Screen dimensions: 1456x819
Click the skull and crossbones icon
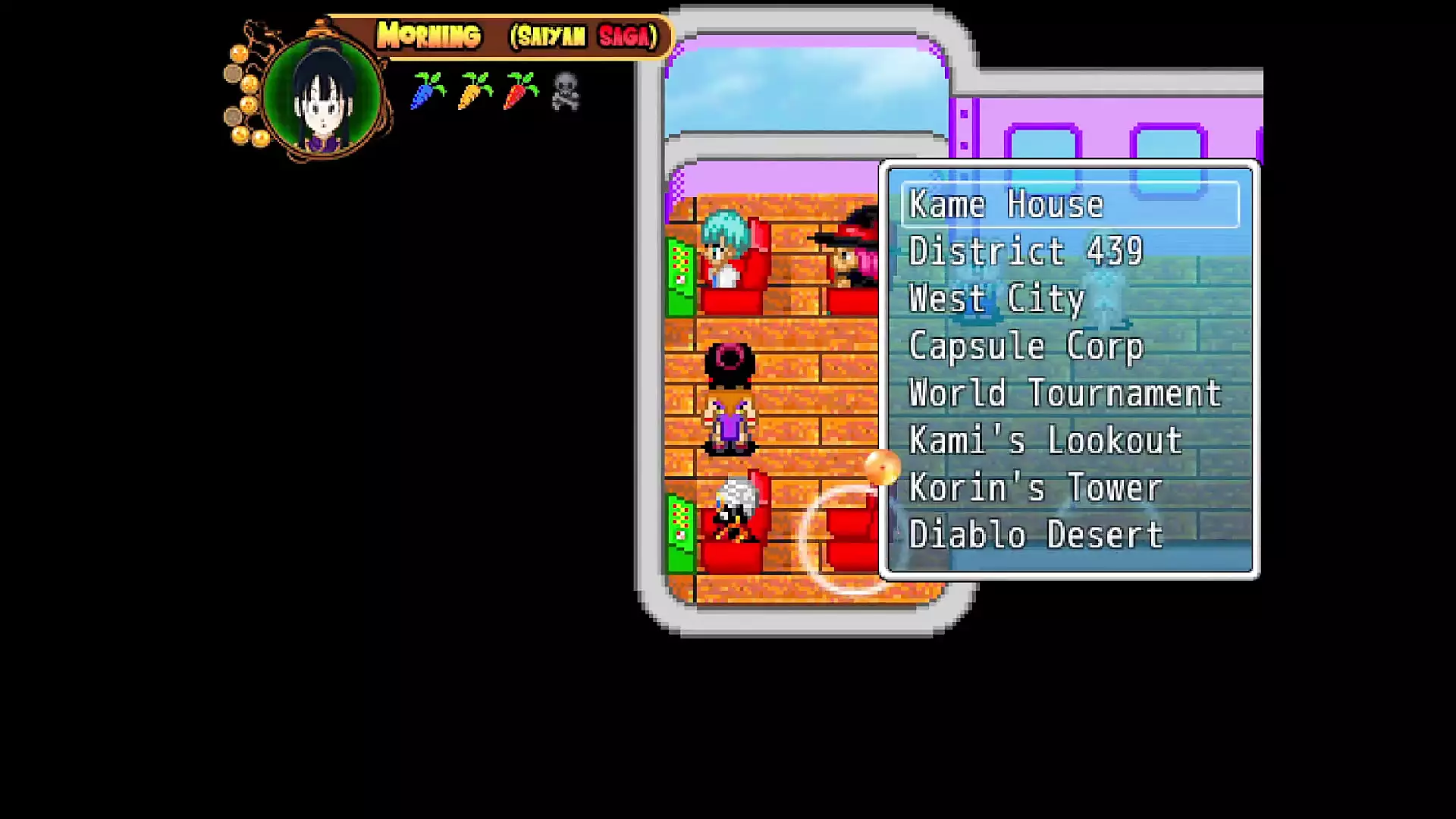tap(566, 92)
